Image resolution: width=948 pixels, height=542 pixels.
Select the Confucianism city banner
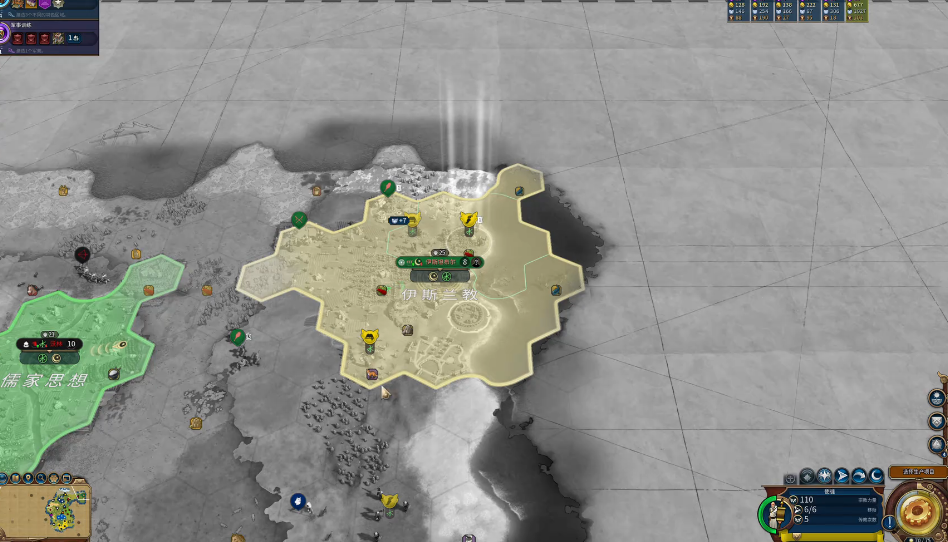point(48,344)
